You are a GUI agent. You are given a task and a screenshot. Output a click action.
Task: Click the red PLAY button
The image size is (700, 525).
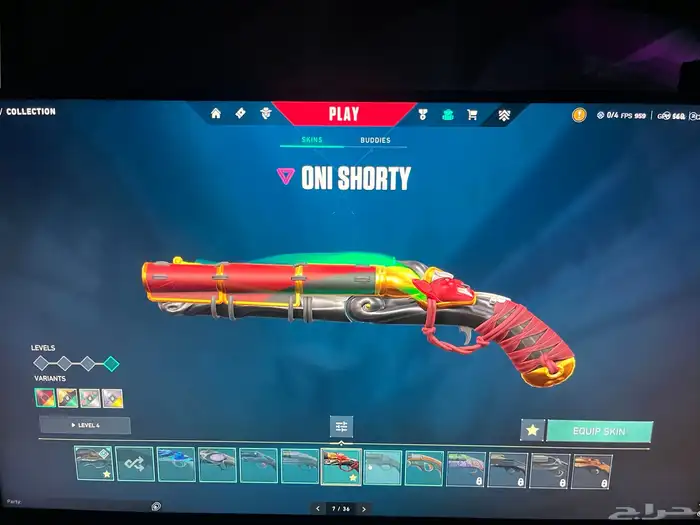[343, 114]
